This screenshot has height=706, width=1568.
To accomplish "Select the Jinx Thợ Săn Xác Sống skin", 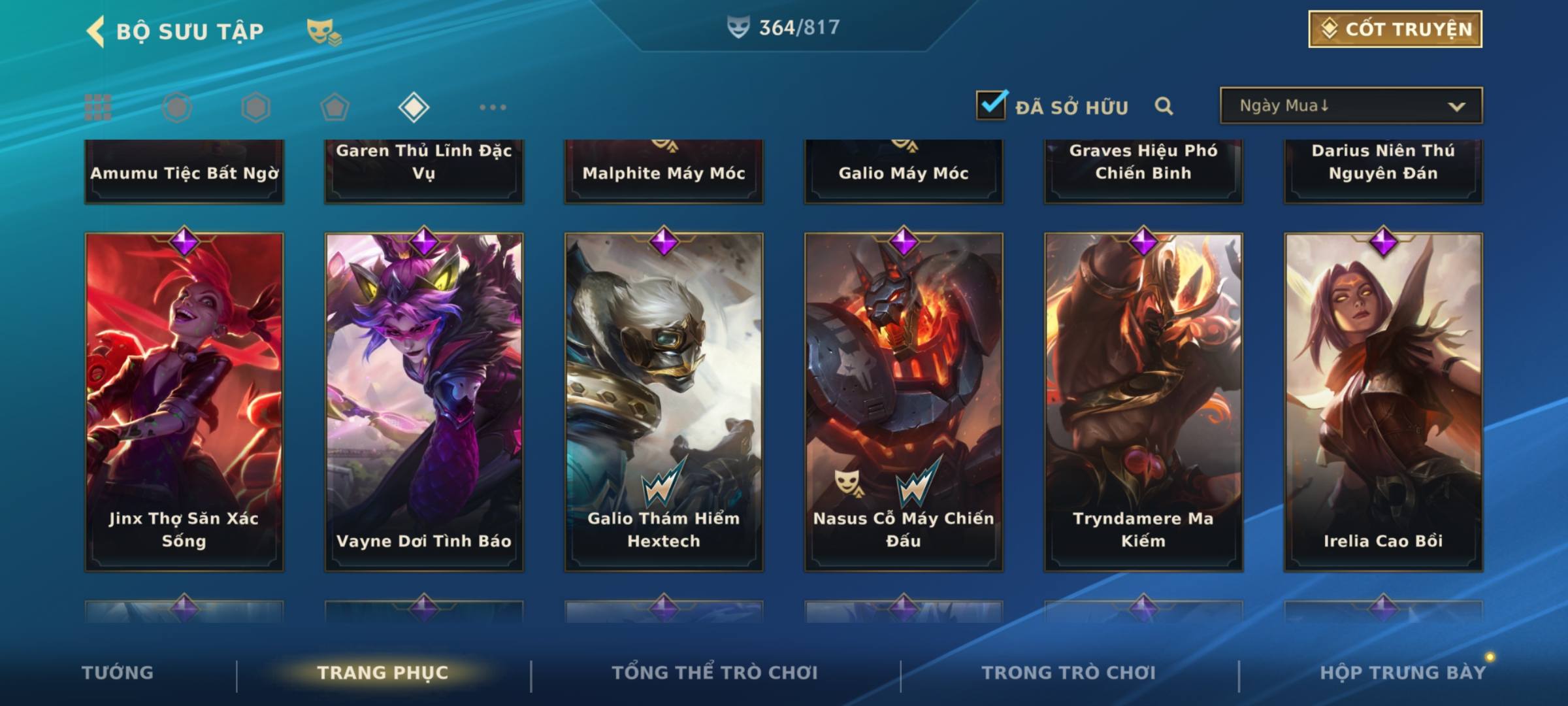I will 184,402.
